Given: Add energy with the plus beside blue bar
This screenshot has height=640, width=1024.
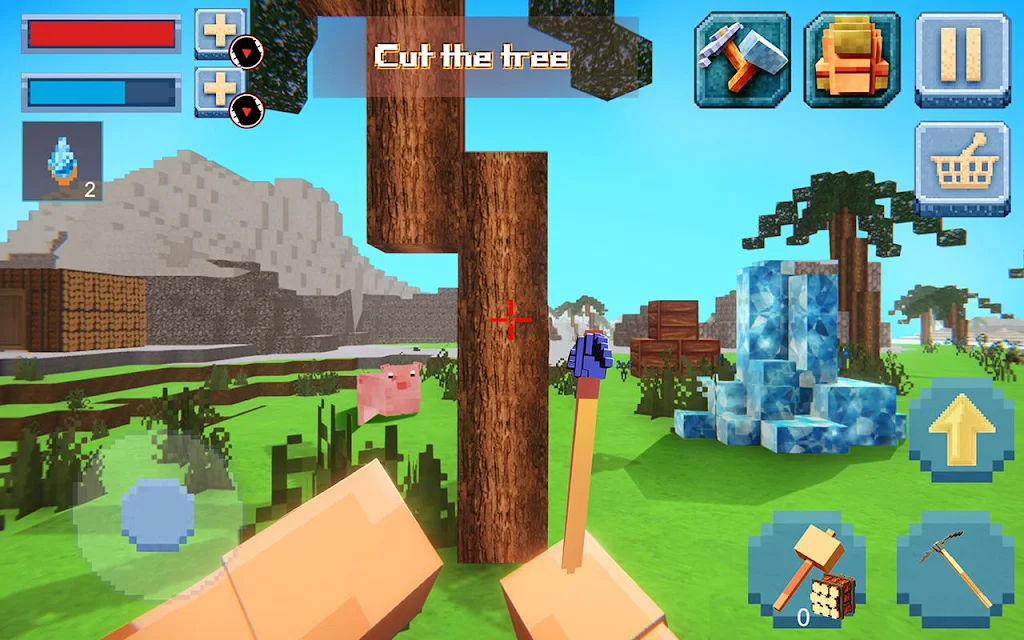Looking at the screenshot, I should tap(220, 91).
